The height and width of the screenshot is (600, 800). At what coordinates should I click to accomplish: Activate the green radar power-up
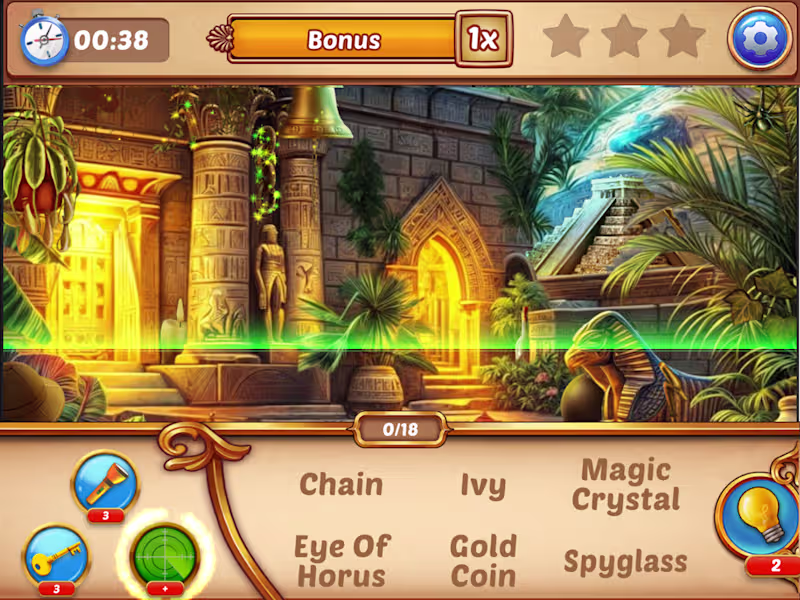165,554
